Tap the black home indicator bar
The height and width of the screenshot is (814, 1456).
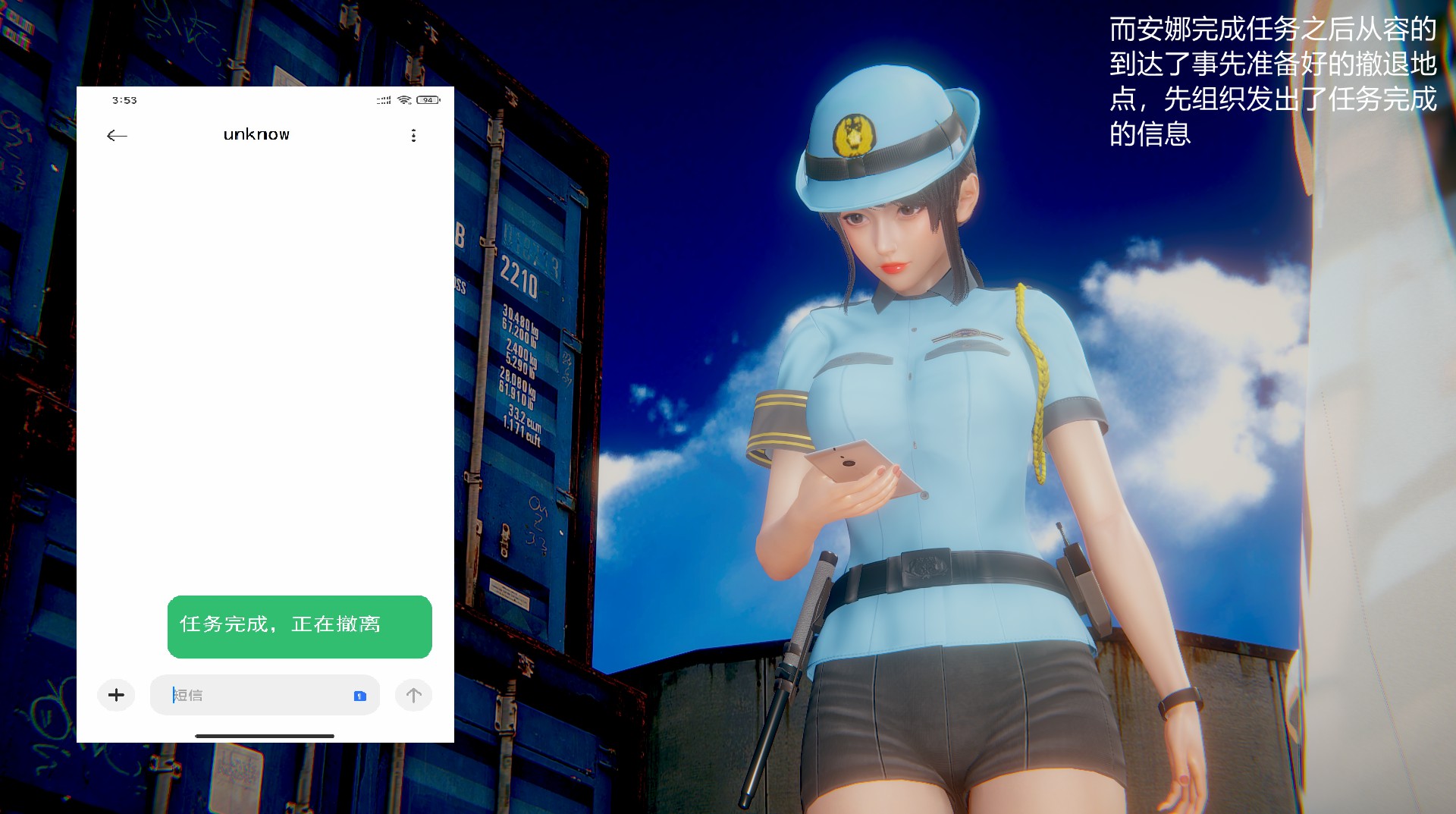point(265,734)
